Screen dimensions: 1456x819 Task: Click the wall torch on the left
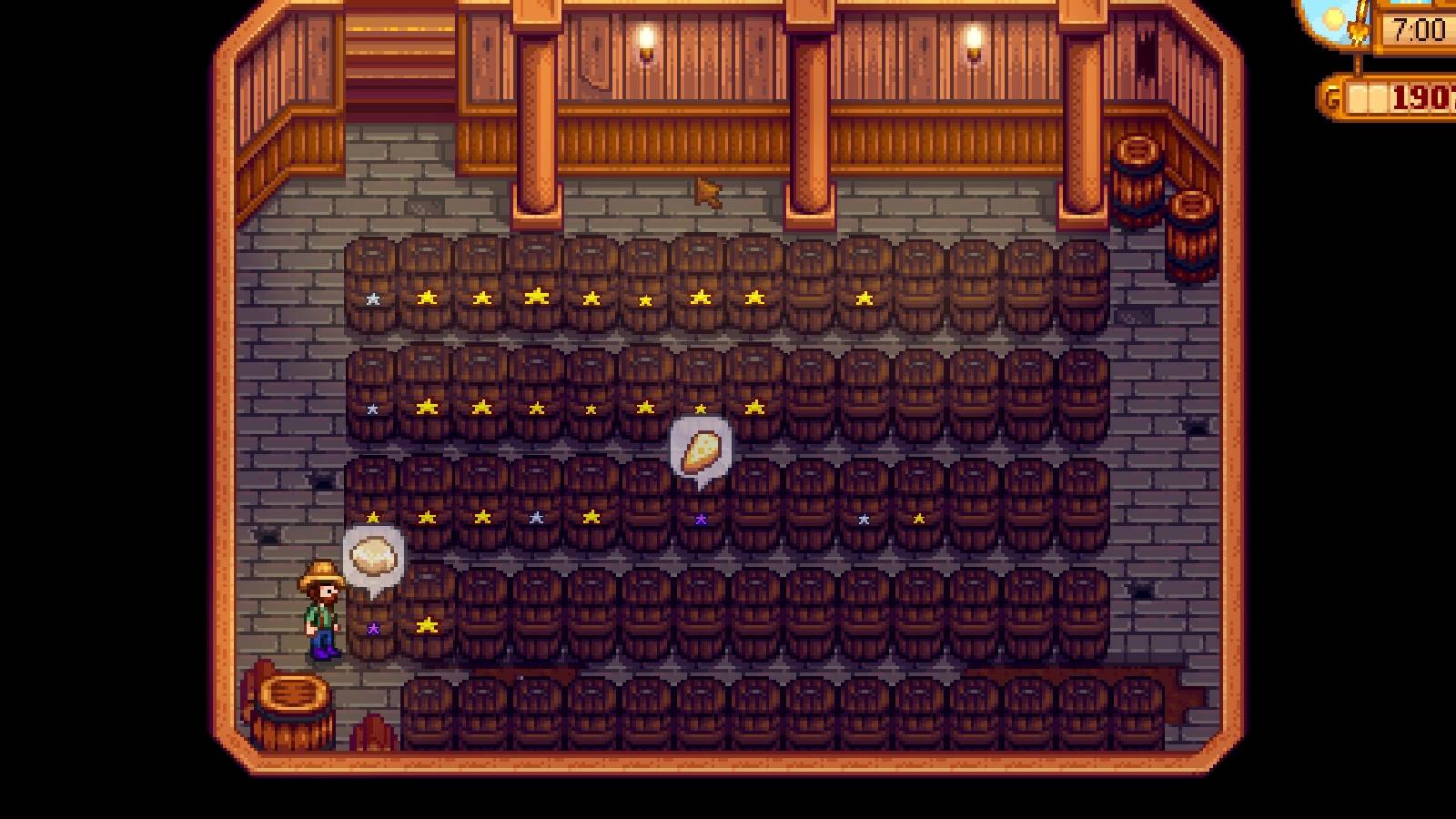(x=645, y=41)
